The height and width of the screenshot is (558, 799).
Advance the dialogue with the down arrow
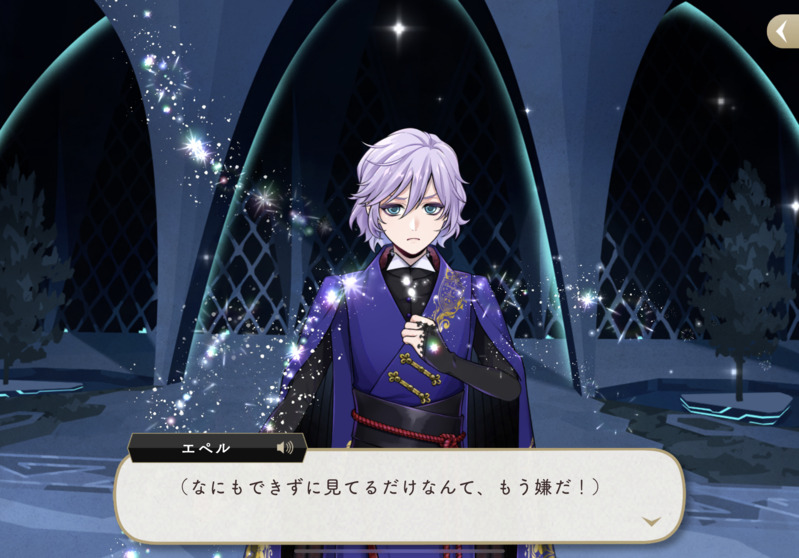651,521
